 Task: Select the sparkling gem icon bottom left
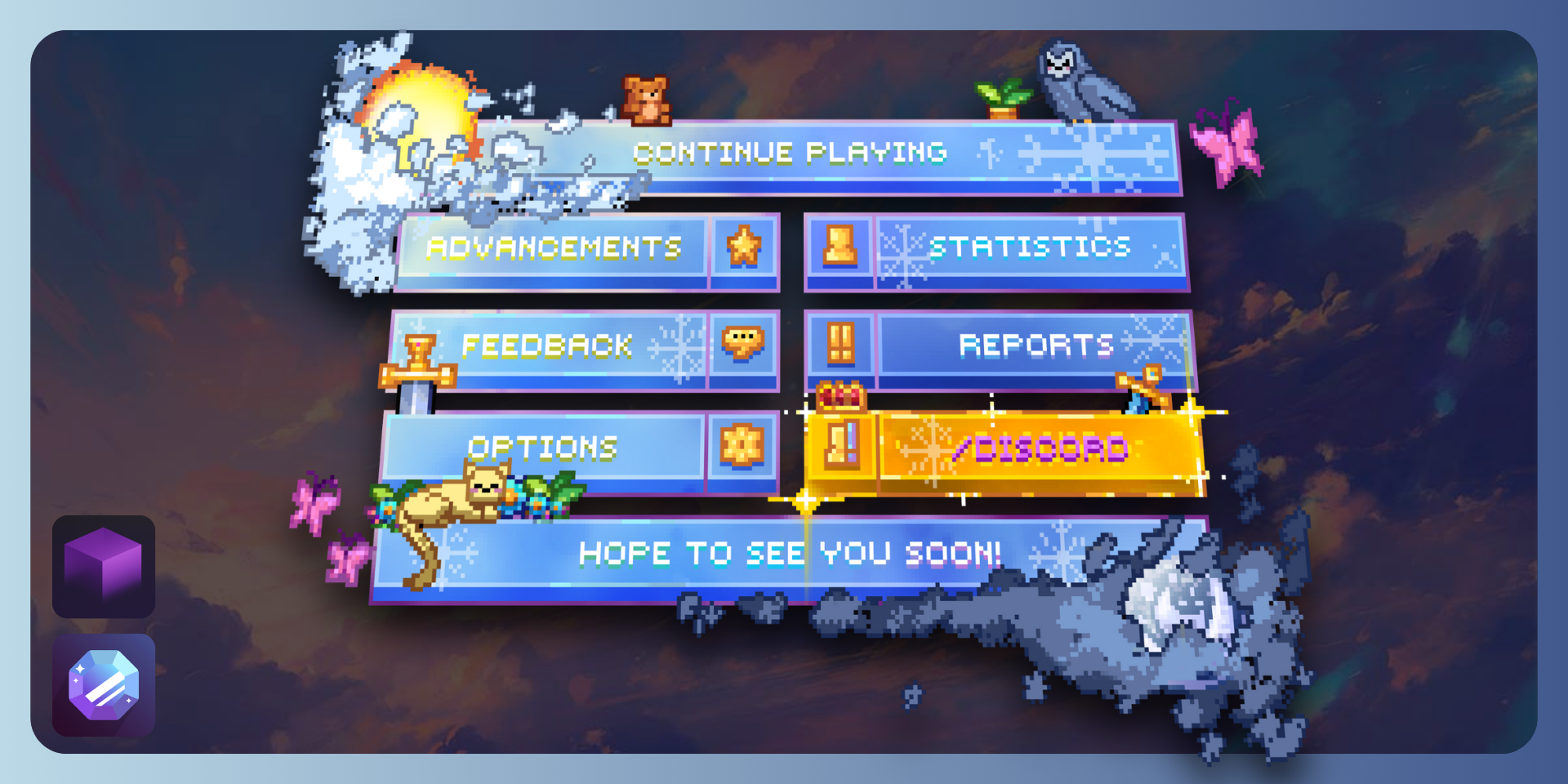(102, 684)
